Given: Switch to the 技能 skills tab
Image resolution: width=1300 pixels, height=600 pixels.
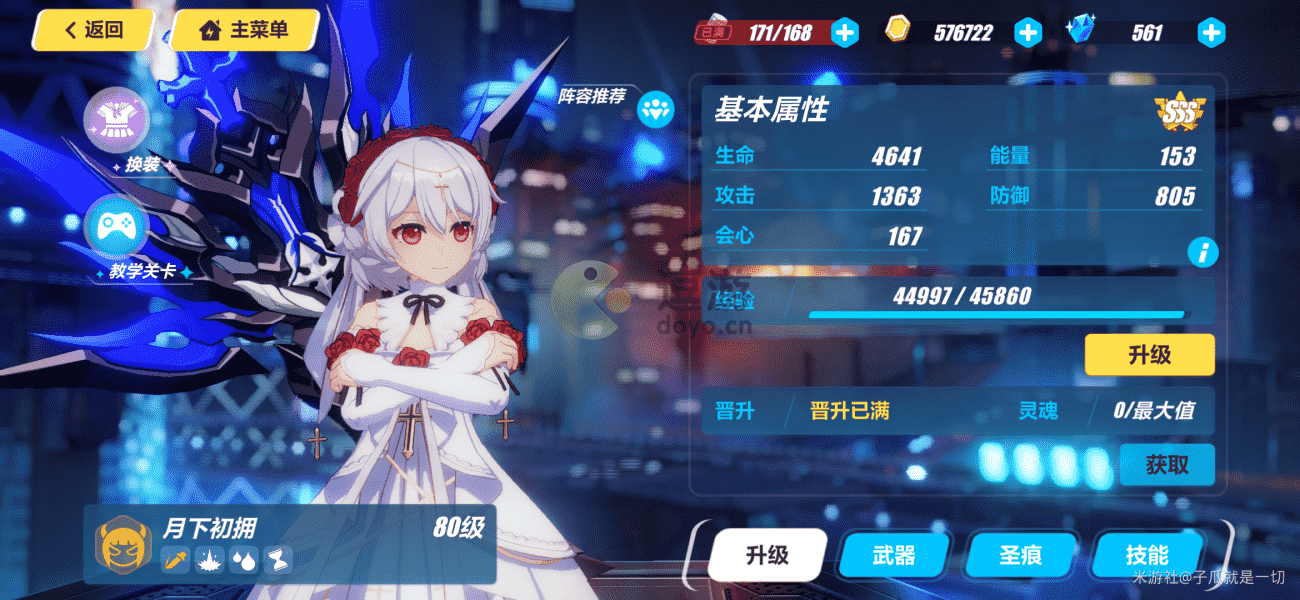Looking at the screenshot, I should 1146,555.
